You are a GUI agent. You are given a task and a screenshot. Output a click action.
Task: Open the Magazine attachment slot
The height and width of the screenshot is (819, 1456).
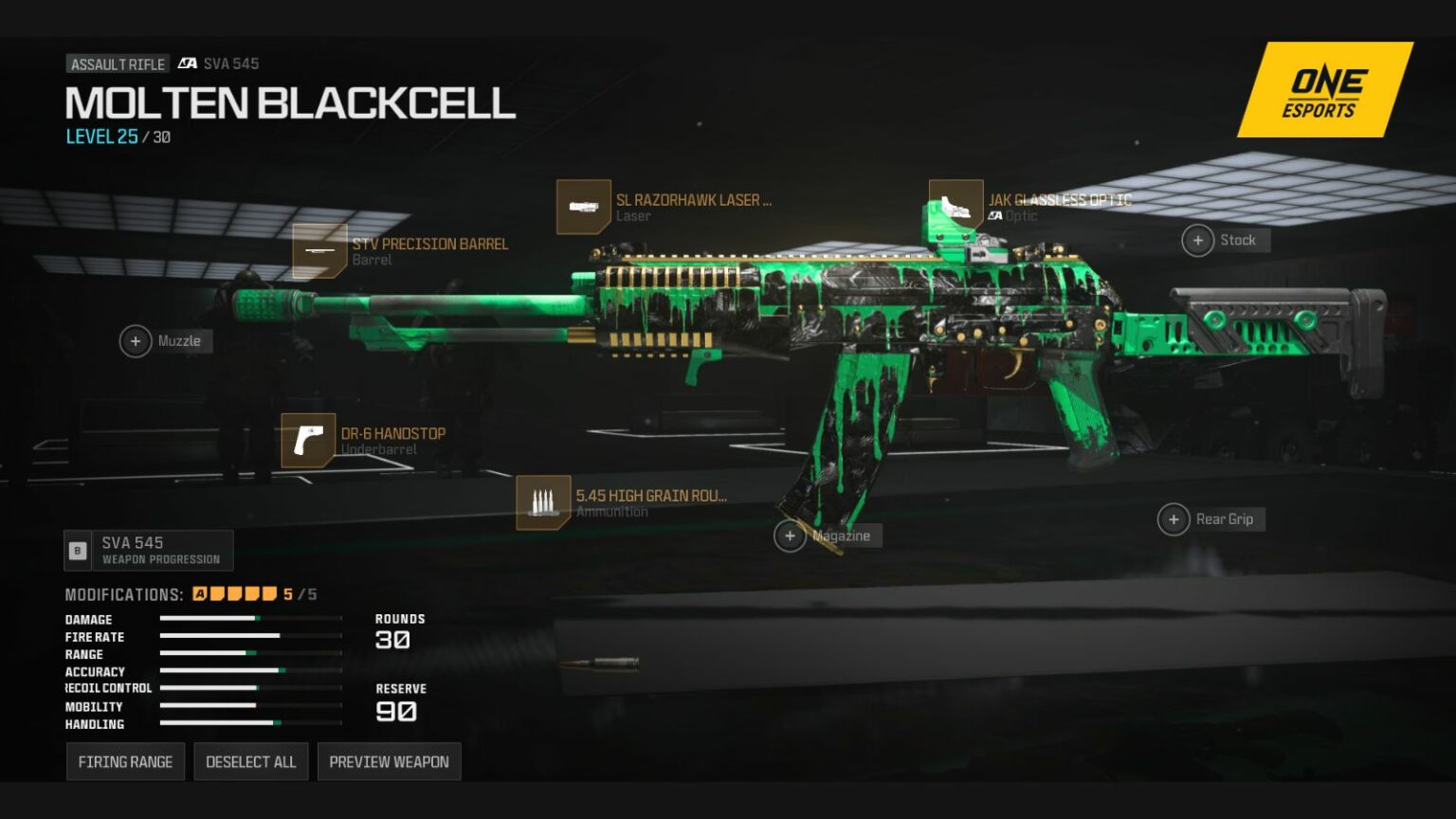790,536
